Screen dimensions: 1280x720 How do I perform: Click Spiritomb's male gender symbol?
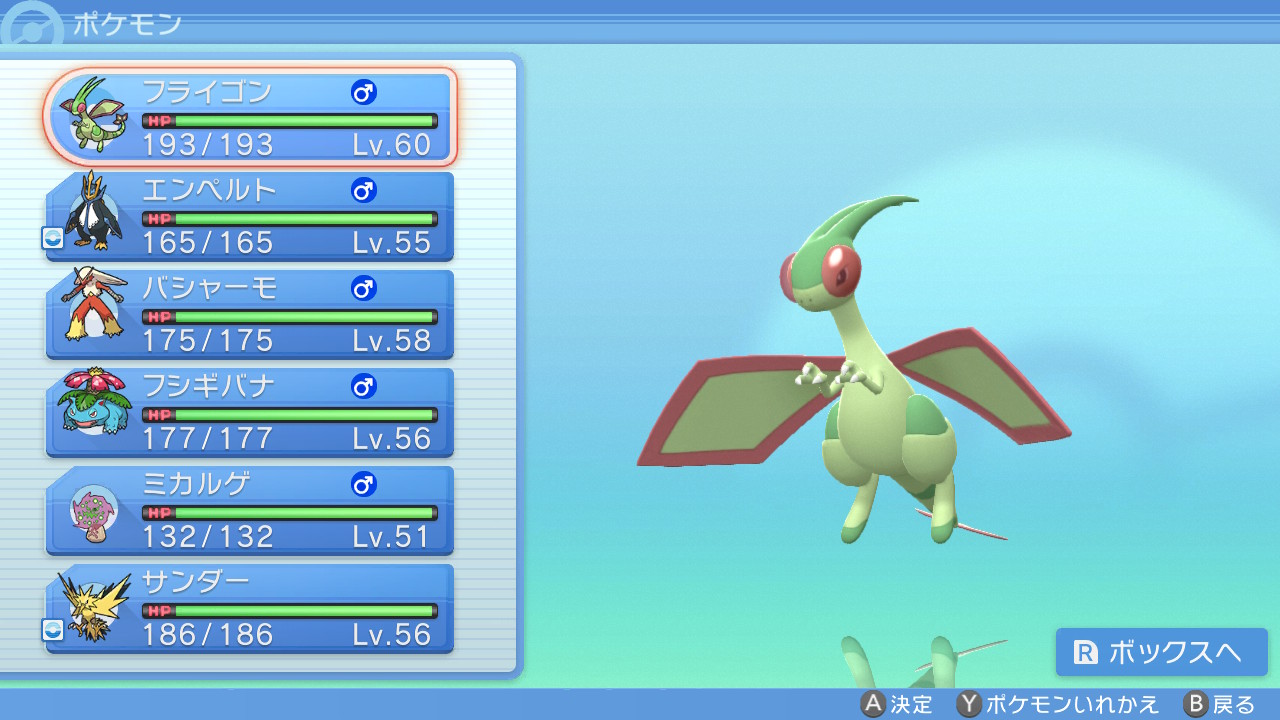(366, 484)
